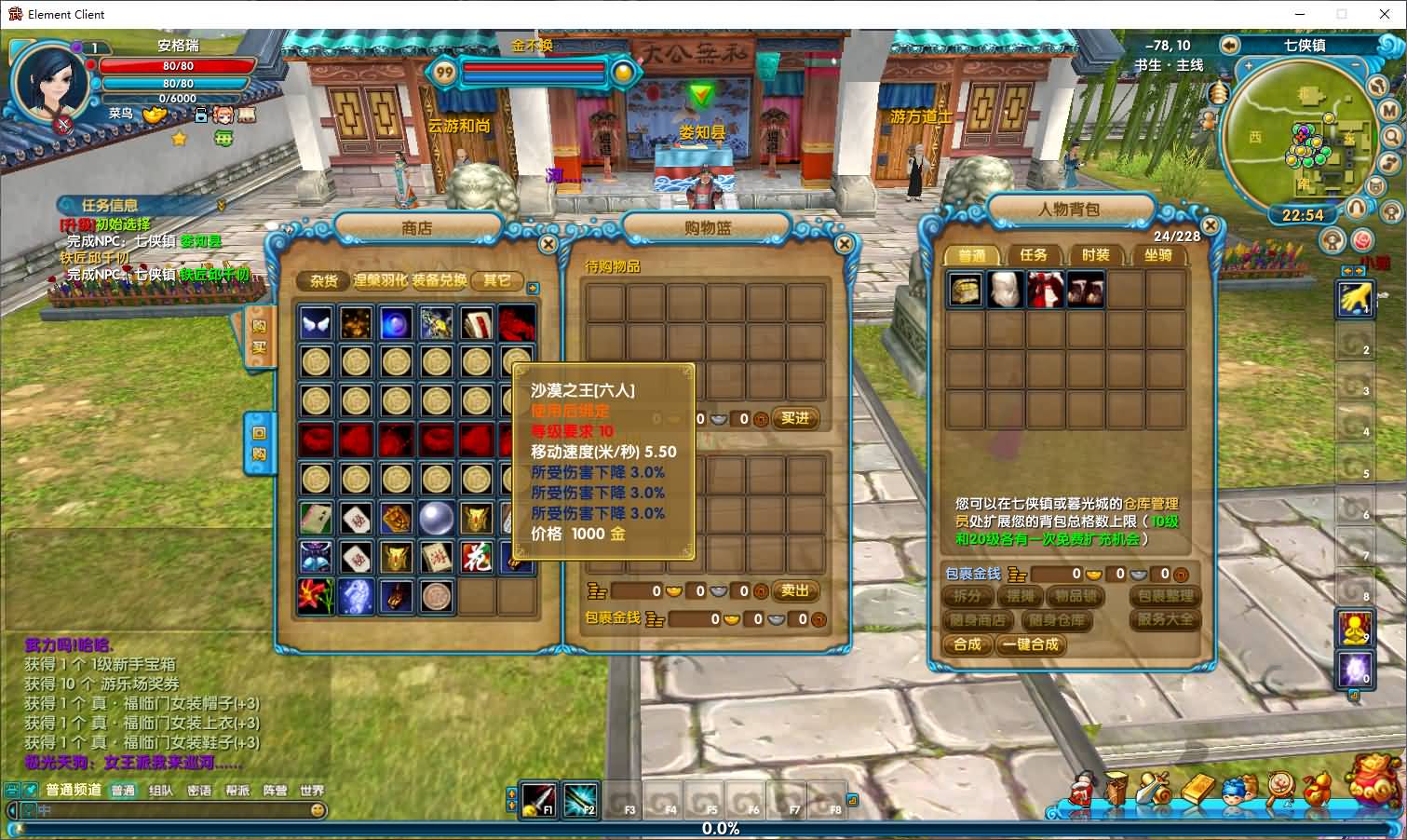Close the shopping basket (购物篮) panel
The image size is (1407, 840).
click(x=844, y=244)
